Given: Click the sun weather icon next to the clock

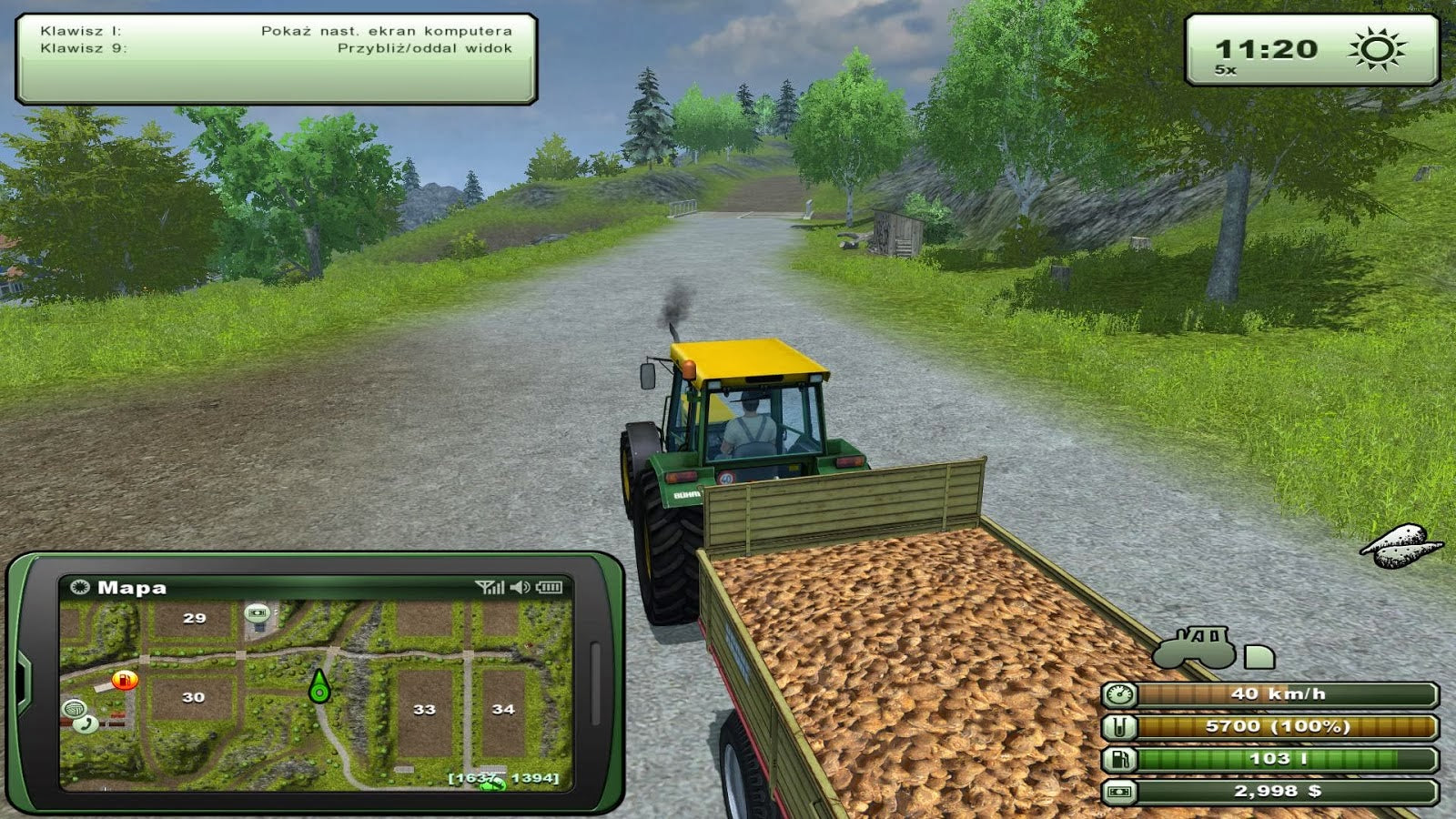Looking at the screenshot, I should pos(1377,47).
